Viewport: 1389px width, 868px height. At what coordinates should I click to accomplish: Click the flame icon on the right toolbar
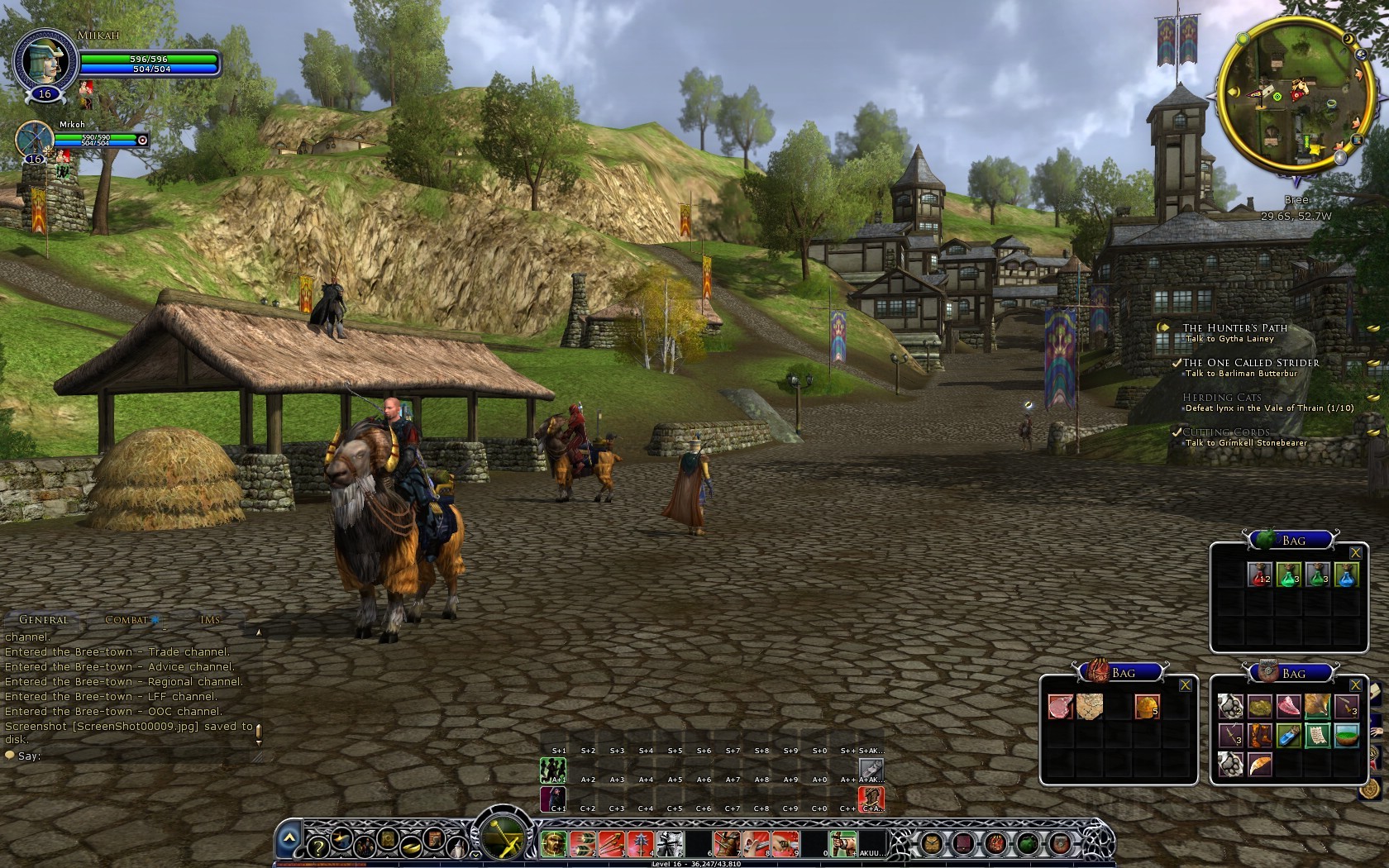(x=995, y=842)
